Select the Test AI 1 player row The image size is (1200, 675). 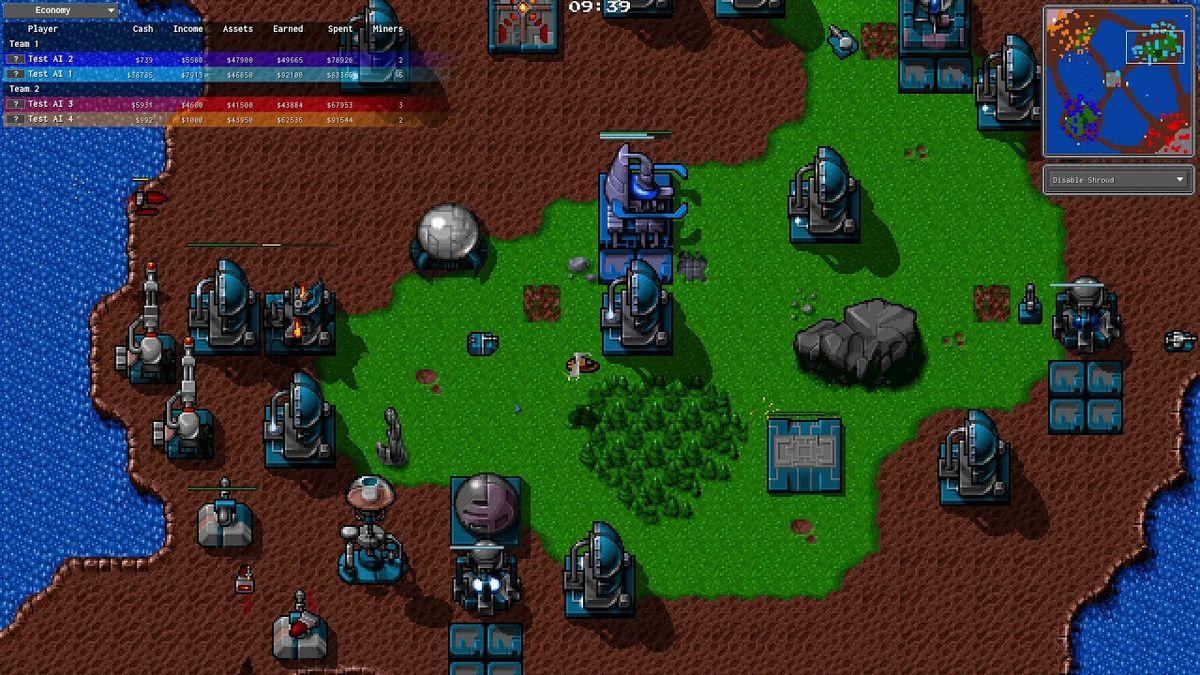point(200,74)
